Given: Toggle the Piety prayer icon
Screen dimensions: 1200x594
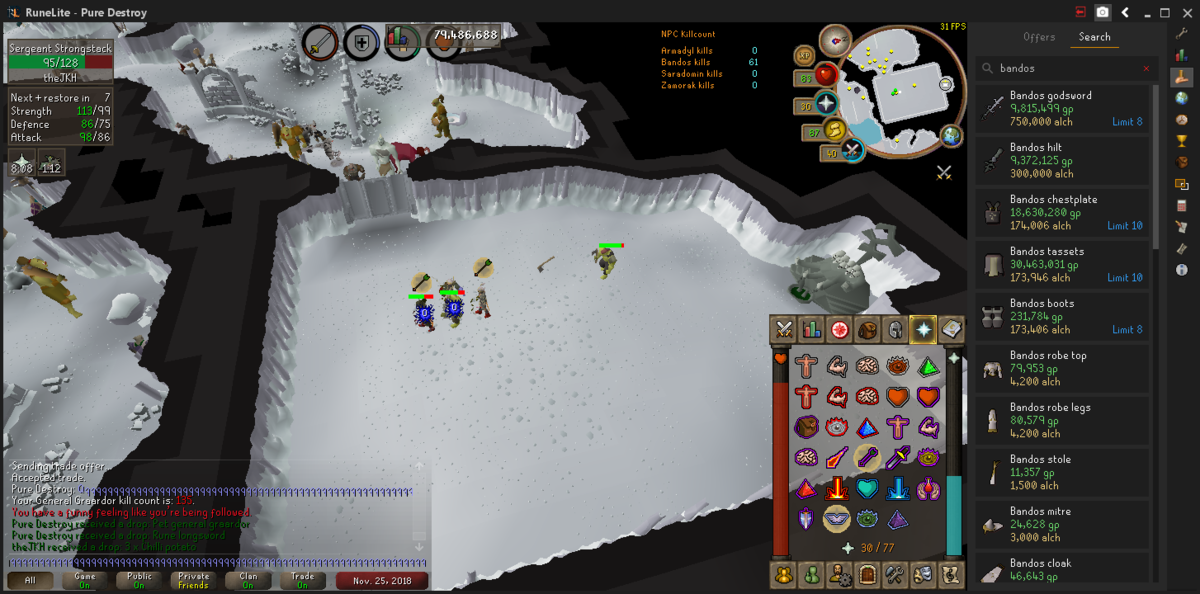Looking at the screenshot, I should pyautogui.click(x=837, y=518).
